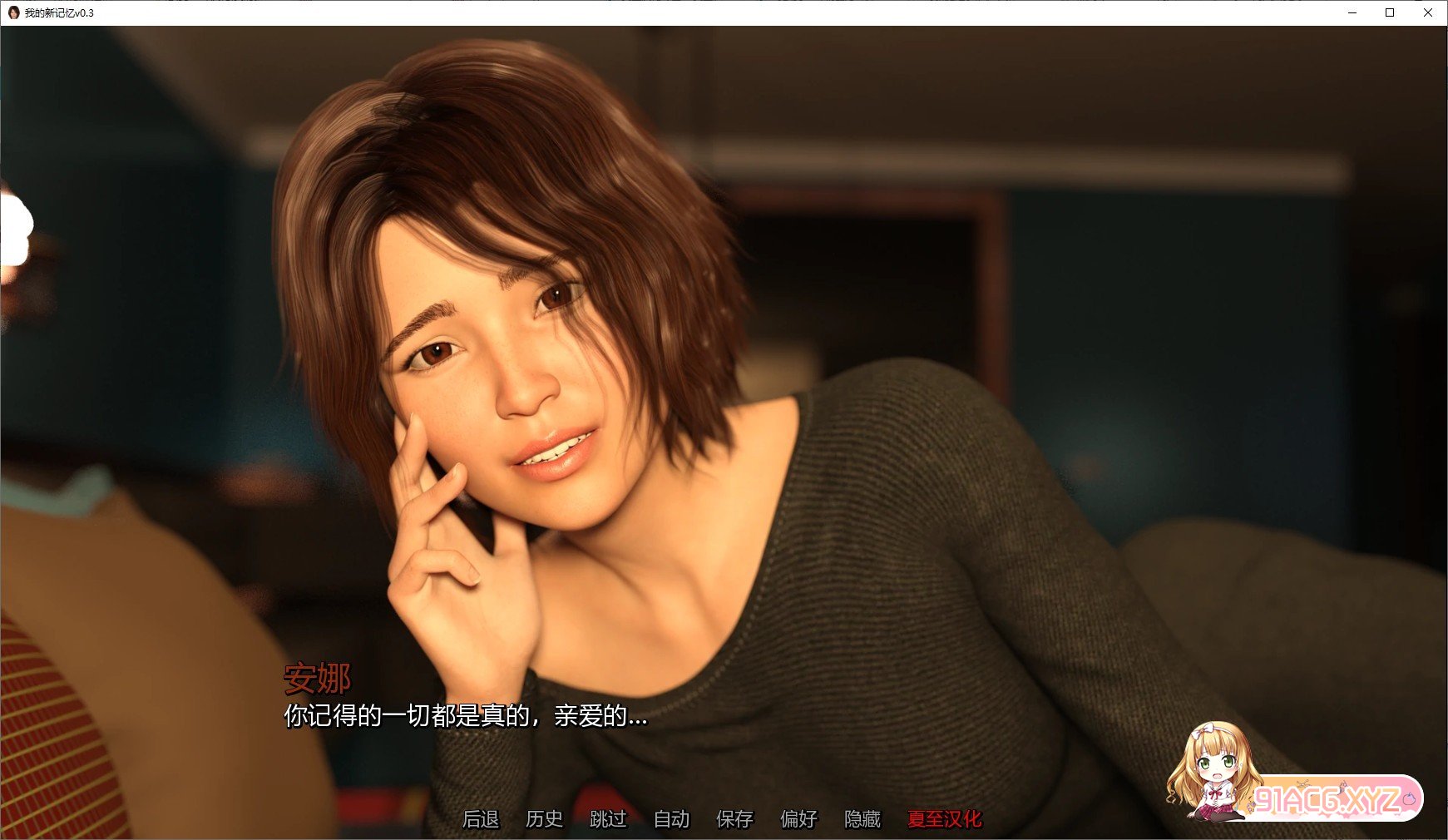
Task: Close the game window
Action: point(1428,12)
